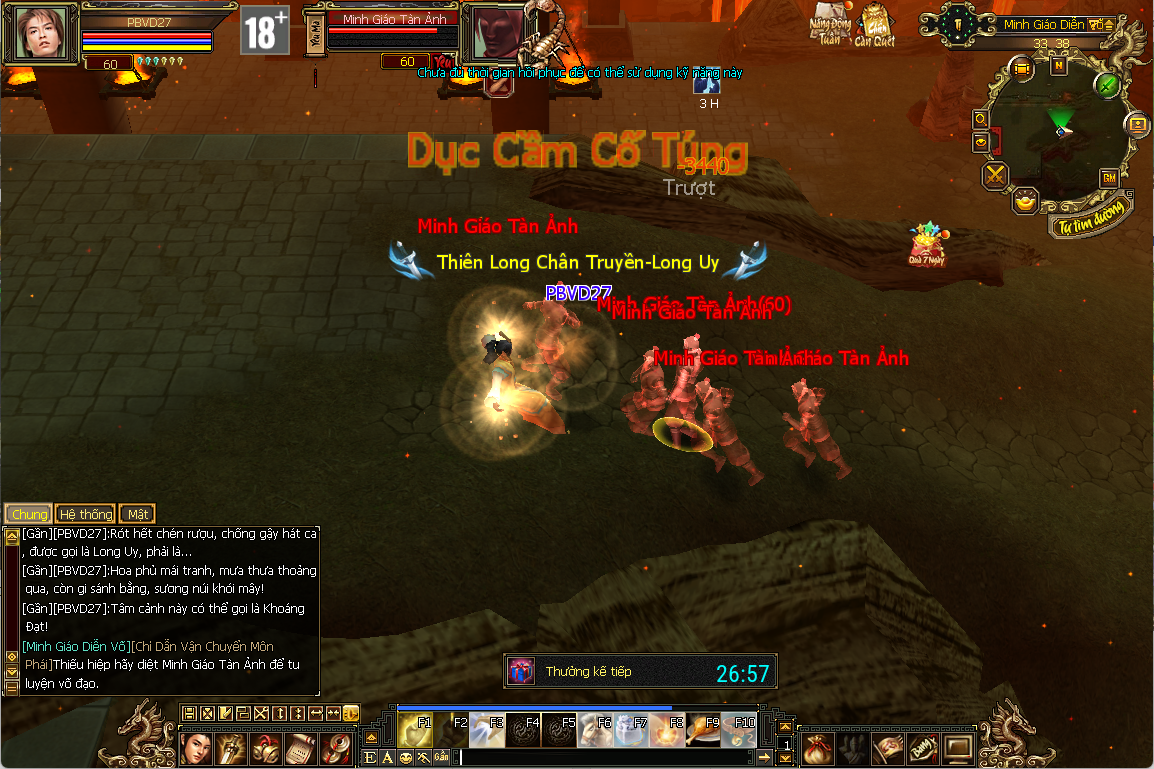Screen dimensions: 1154x769
Task: Open the Năng Động Tuần event icon
Action: click(x=828, y=24)
